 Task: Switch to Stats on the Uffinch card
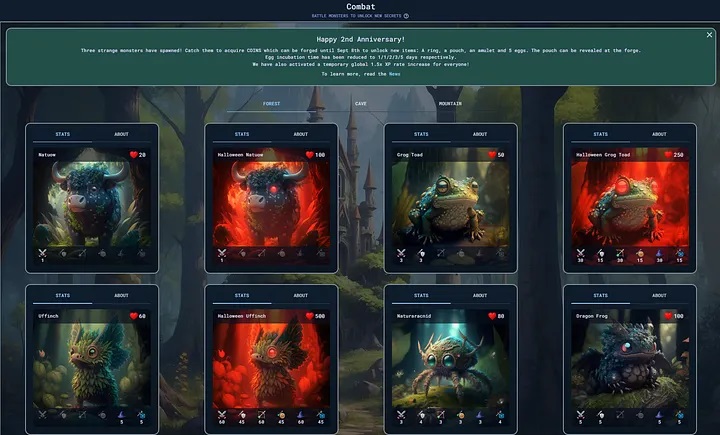[62, 295]
